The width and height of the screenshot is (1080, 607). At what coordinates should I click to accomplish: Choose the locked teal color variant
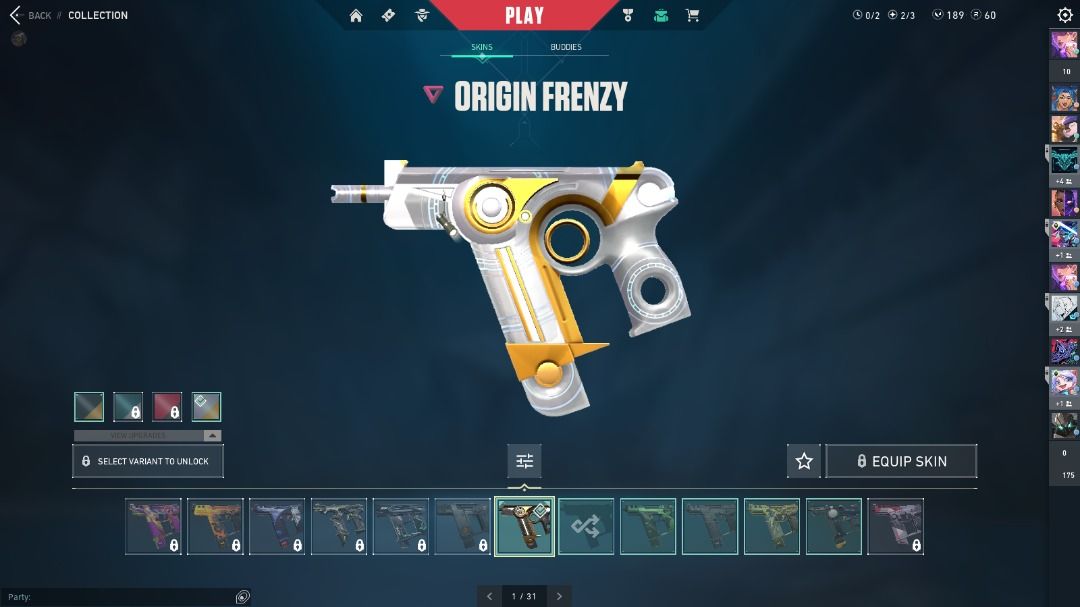click(128, 407)
